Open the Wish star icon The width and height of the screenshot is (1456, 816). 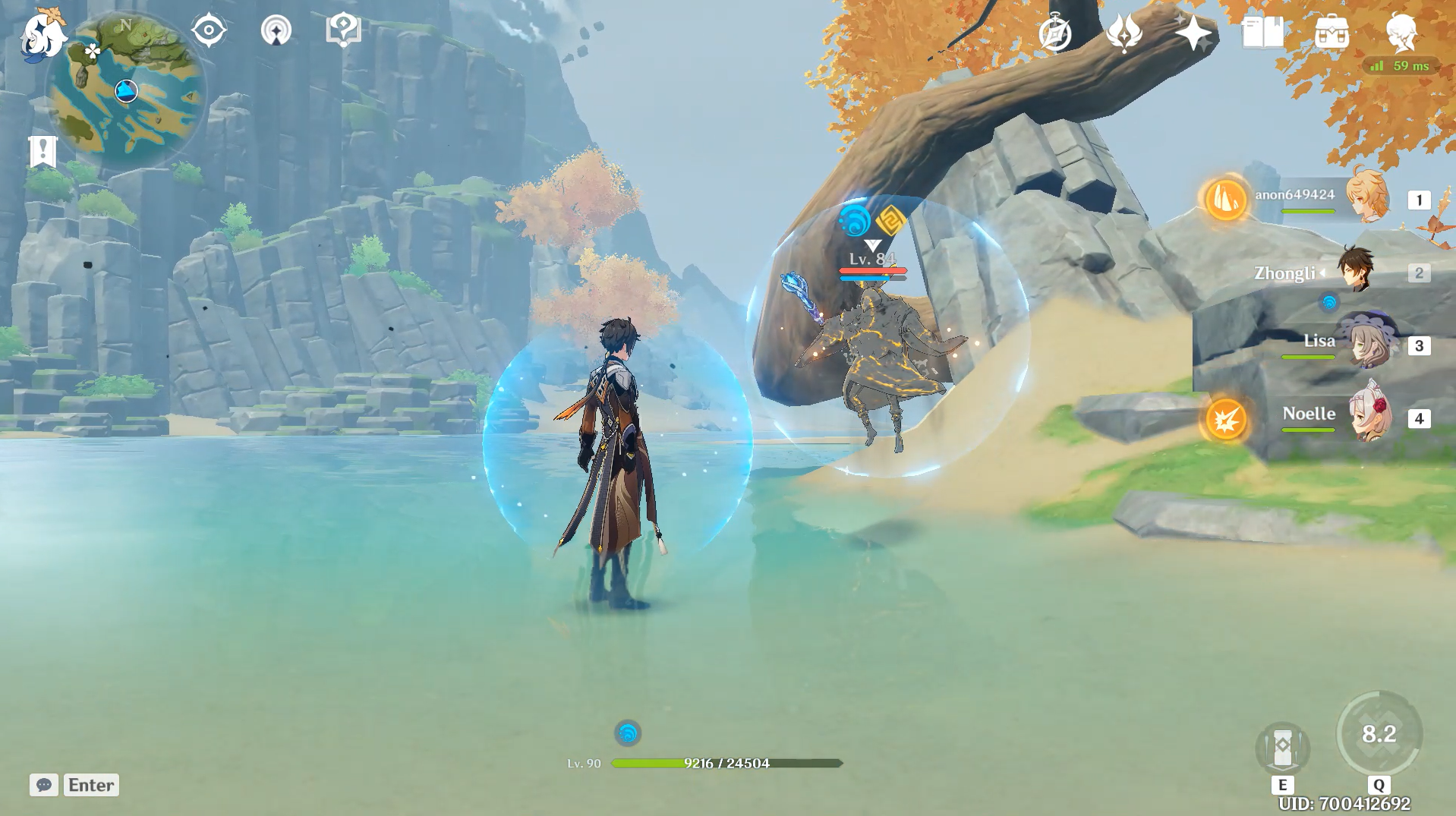[x=1193, y=33]
